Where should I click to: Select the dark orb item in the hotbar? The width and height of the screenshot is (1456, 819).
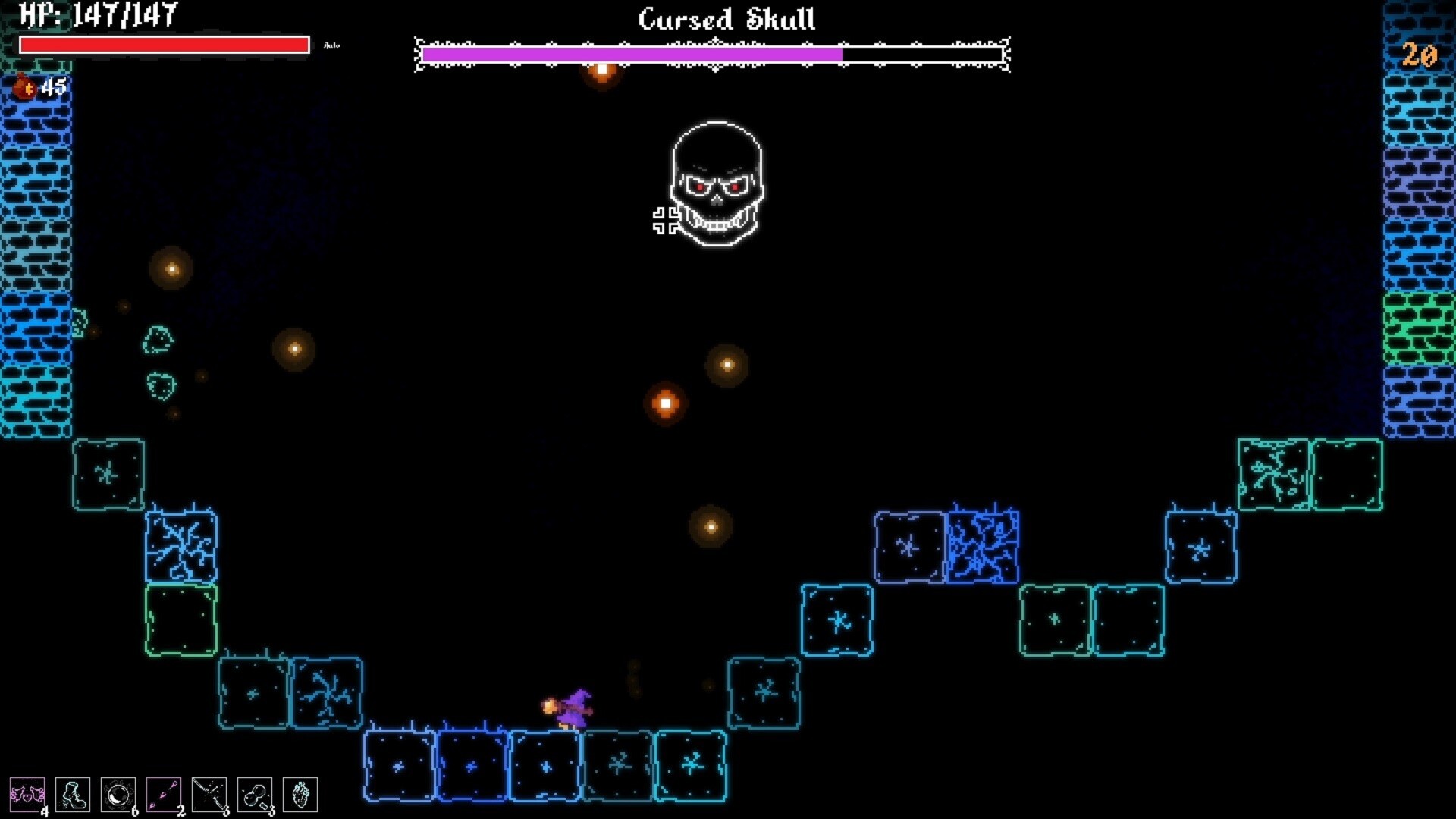pos(118,794)
